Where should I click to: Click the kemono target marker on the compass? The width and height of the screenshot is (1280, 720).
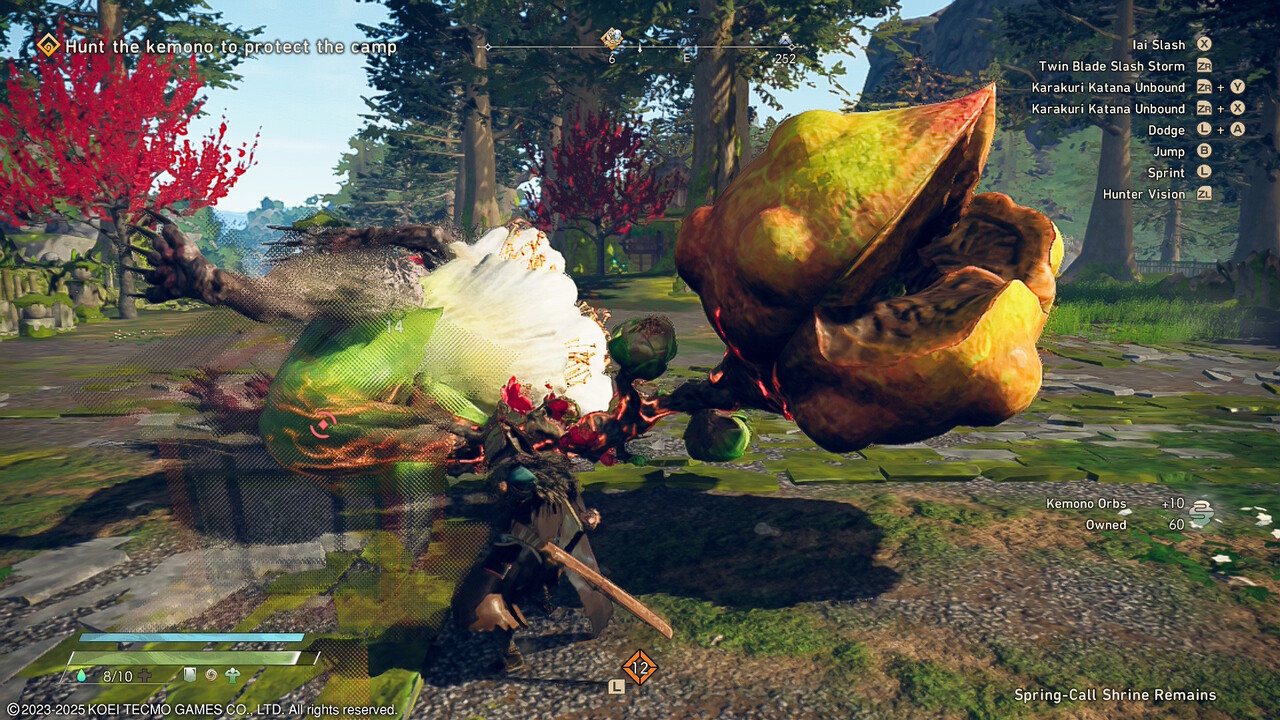coord(612,39)
